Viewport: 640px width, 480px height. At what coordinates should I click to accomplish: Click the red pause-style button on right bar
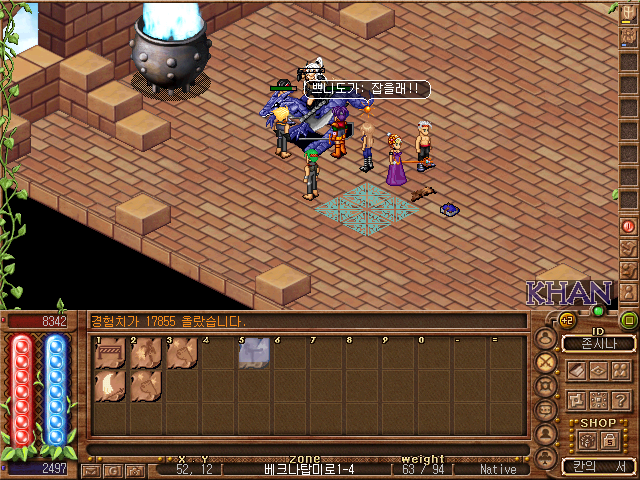[629, 225]
